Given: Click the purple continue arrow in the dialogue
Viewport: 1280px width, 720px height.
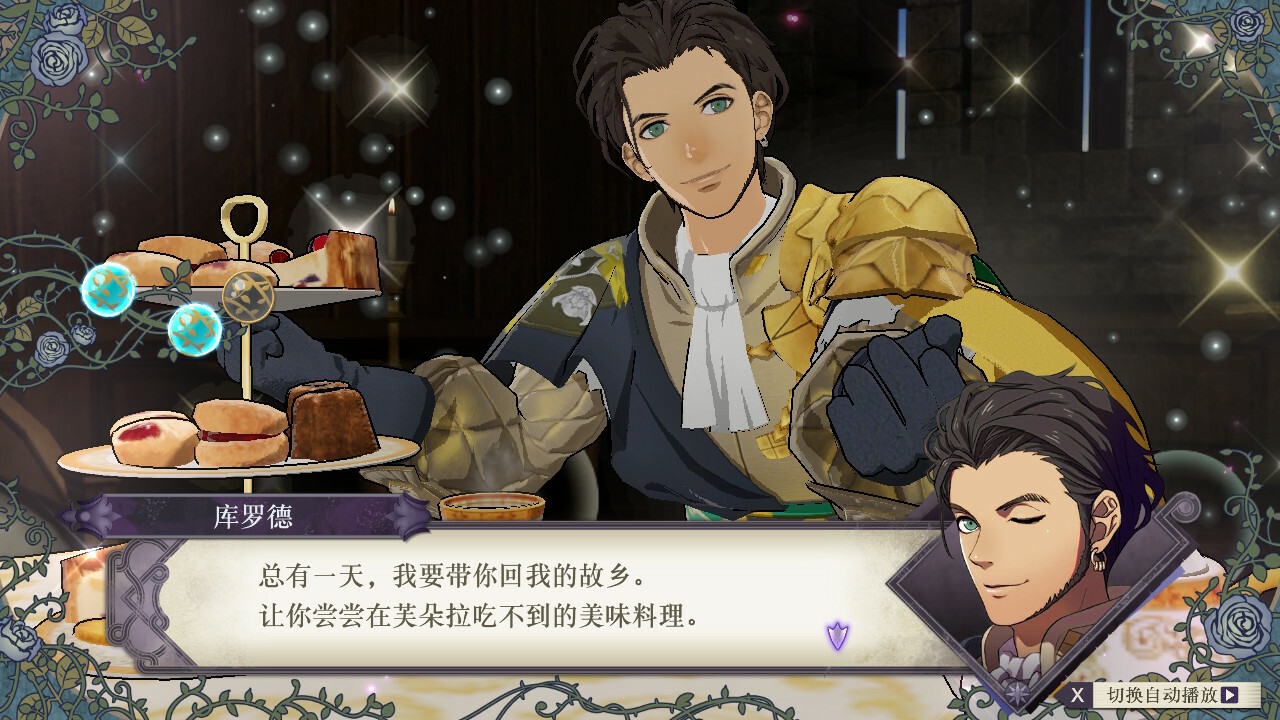Looking at the screenshot, I should click(837, 634).
